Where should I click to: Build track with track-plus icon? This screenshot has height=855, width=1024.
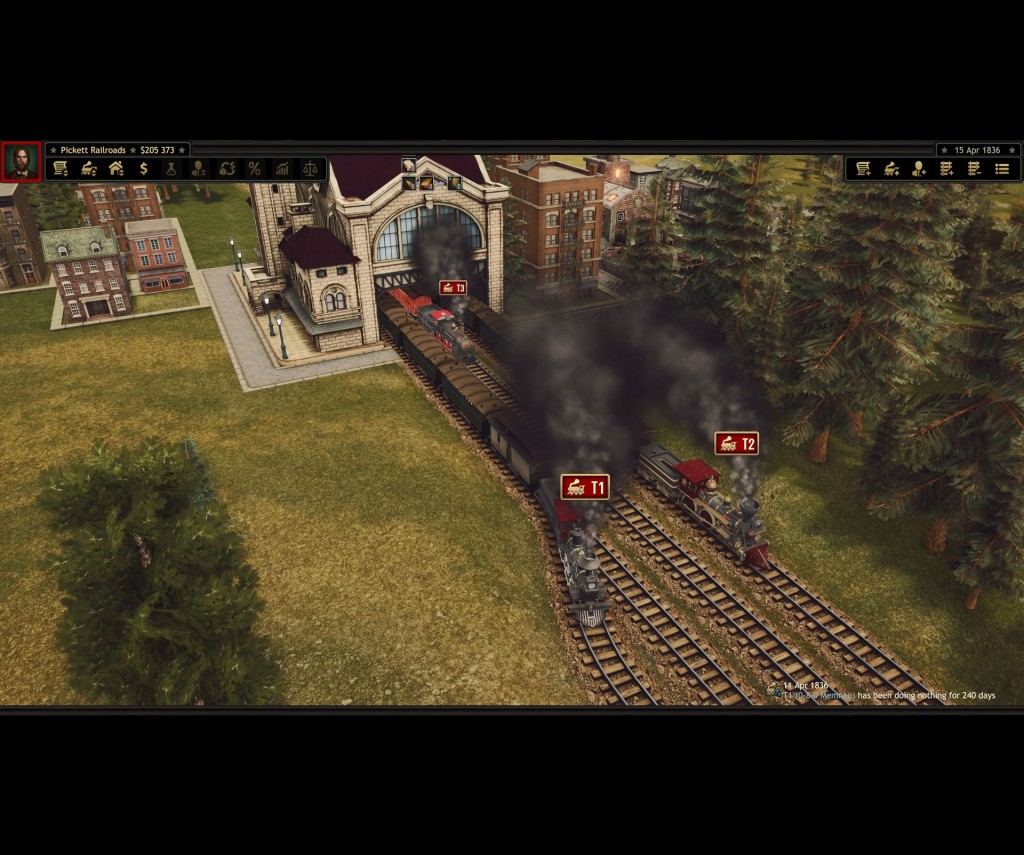coord(946,169)
